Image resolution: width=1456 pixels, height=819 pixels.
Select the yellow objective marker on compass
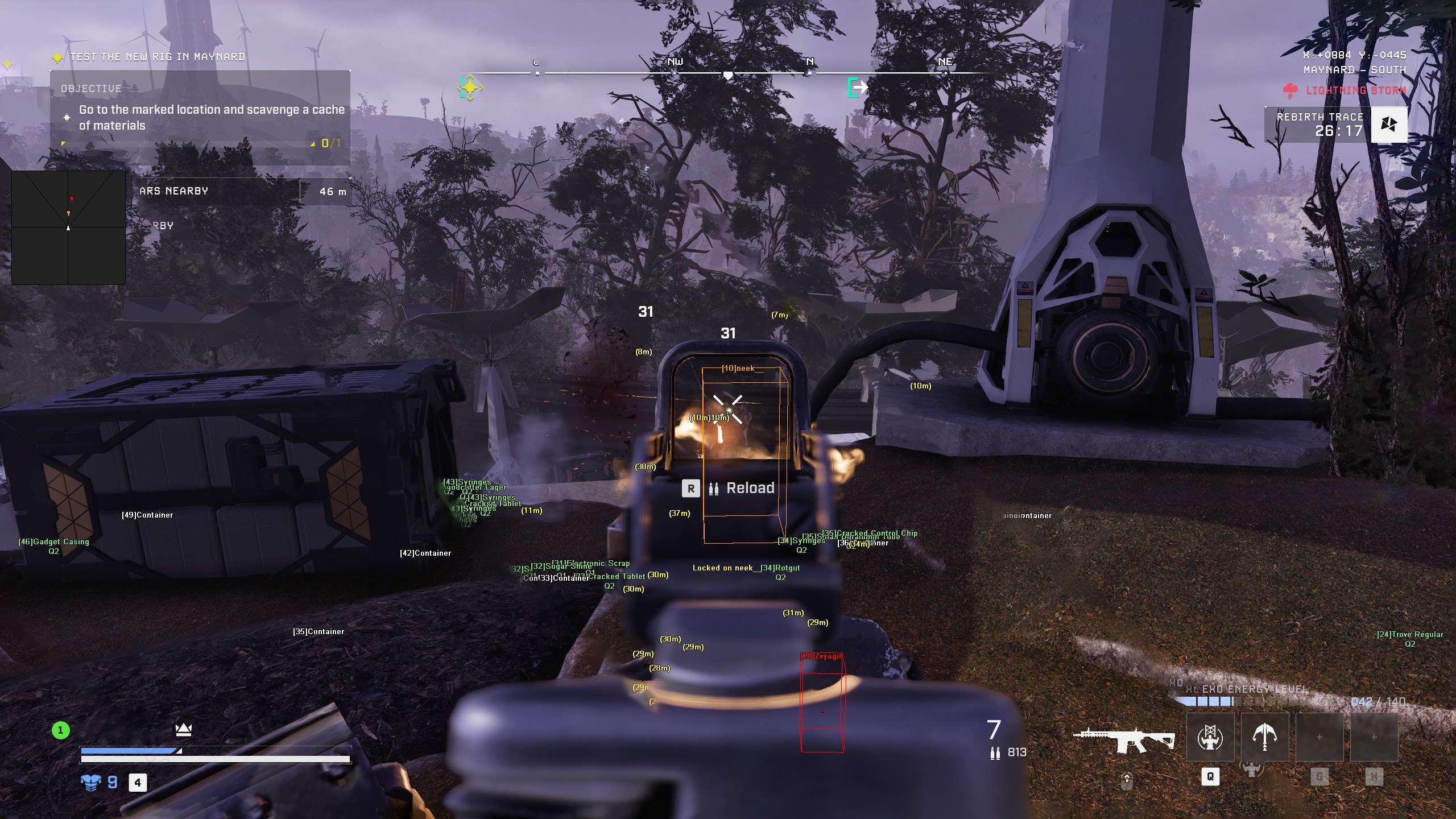[x=470, y=88]
